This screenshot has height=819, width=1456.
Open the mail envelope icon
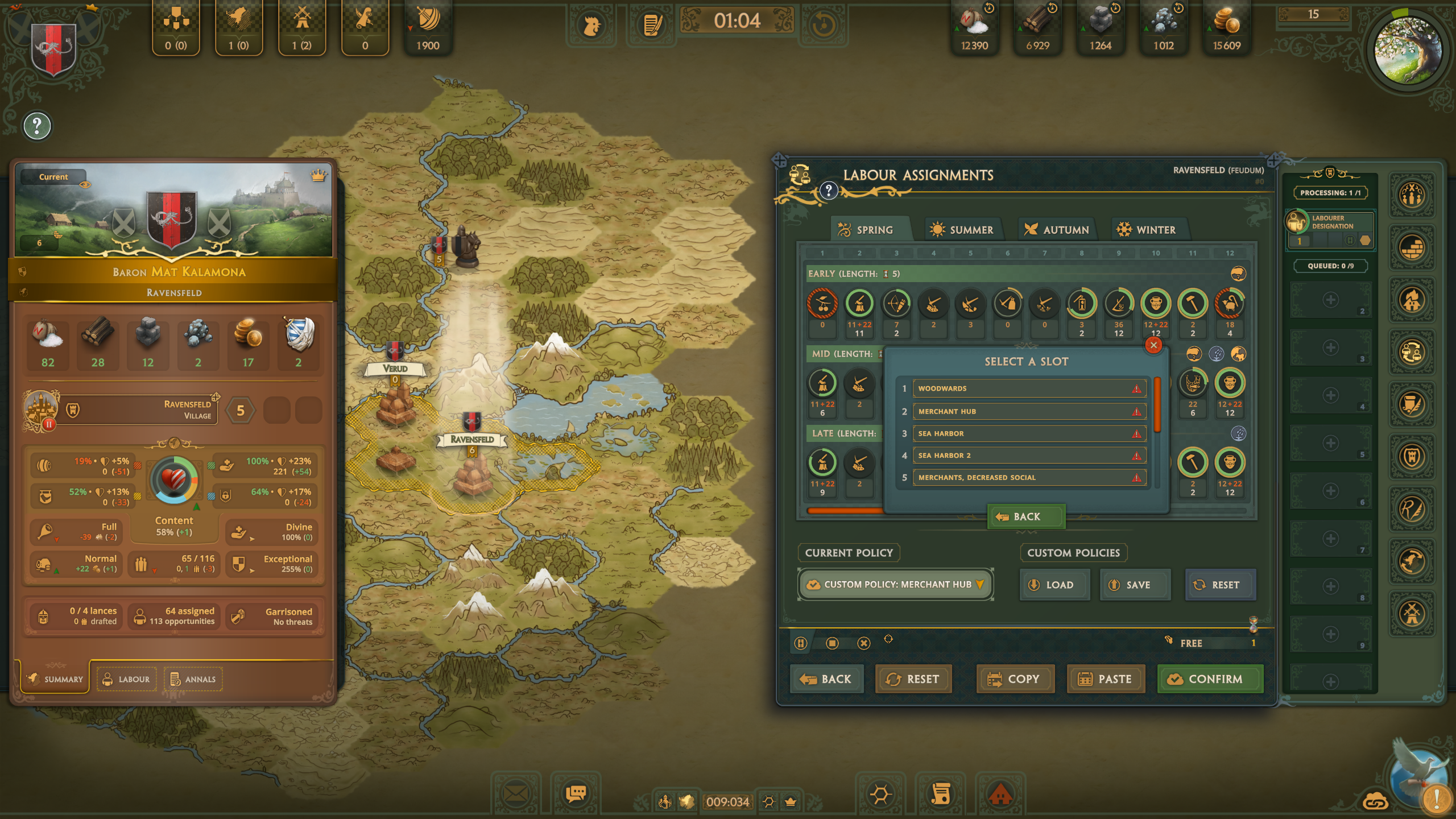pos(516,793)
